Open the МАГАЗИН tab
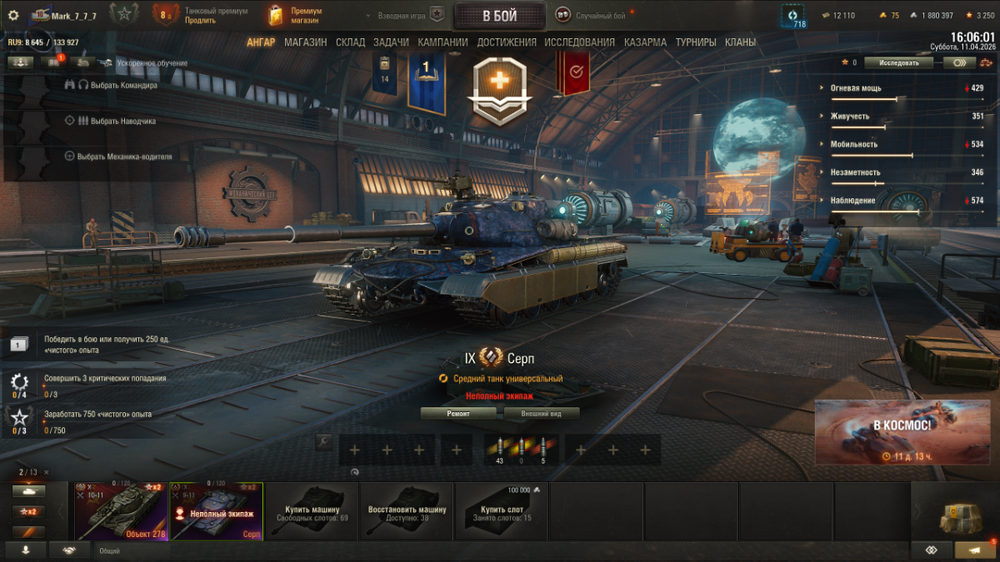The height and width of the screenshot is (562, 1000). (x=305, y=42)
